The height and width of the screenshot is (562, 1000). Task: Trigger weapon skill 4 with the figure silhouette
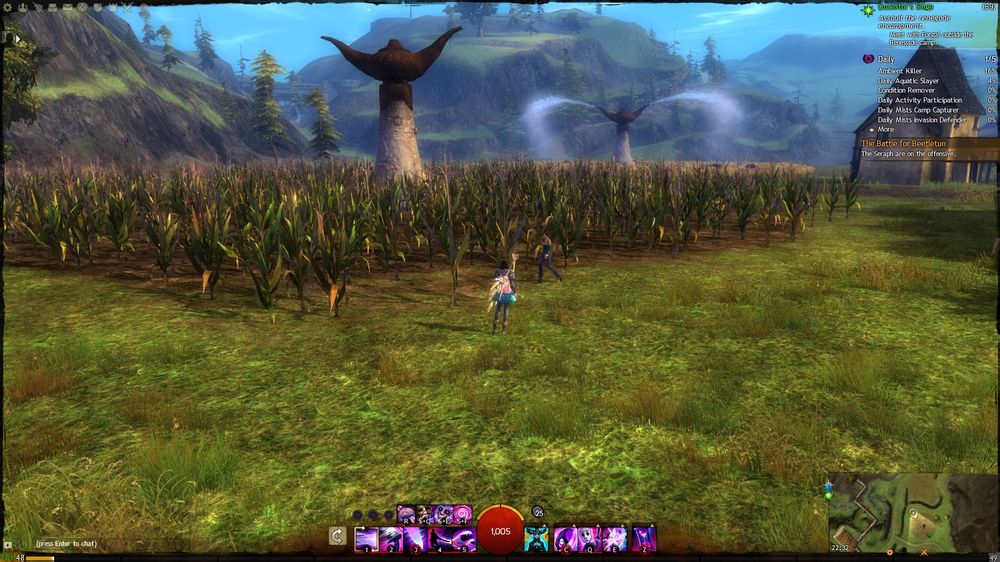coord(441,539)
